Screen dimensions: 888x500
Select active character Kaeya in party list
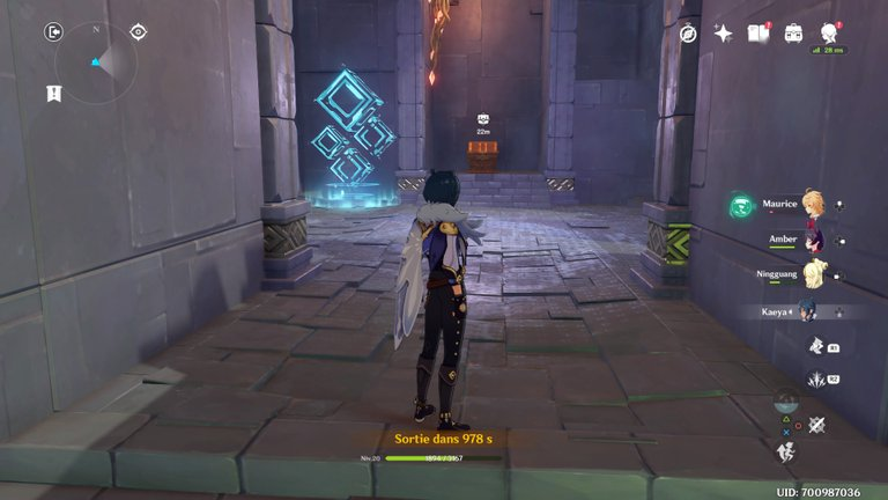click(806, 311)
